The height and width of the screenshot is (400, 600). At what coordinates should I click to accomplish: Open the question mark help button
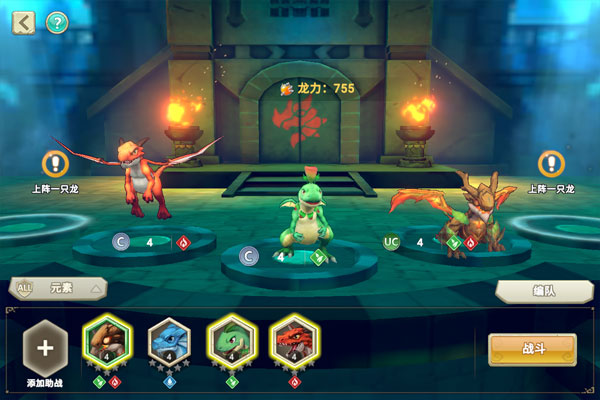pos(57,23)
